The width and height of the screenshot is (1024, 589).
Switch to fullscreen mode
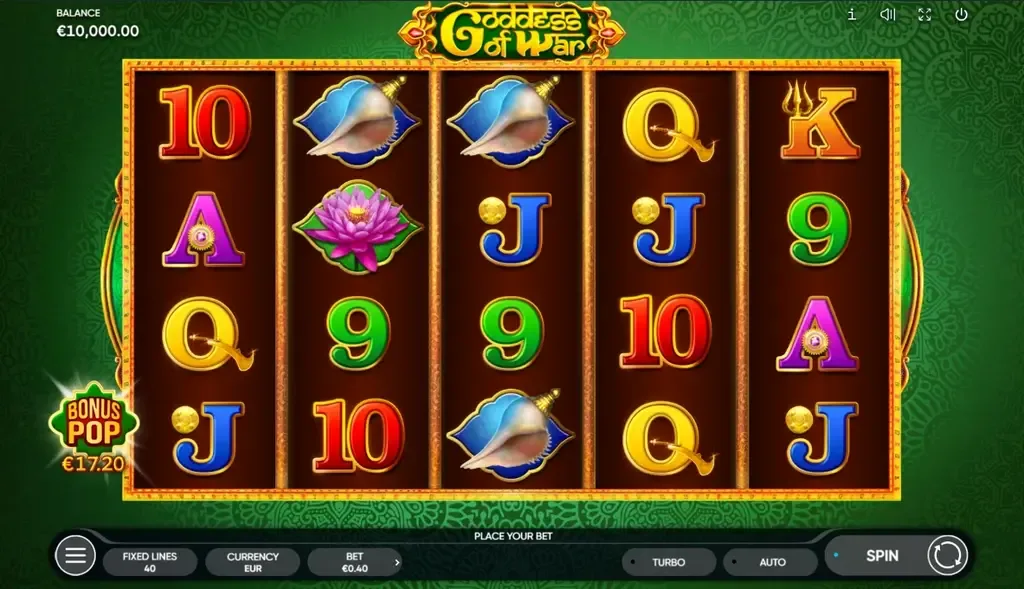tap(924, 14)
